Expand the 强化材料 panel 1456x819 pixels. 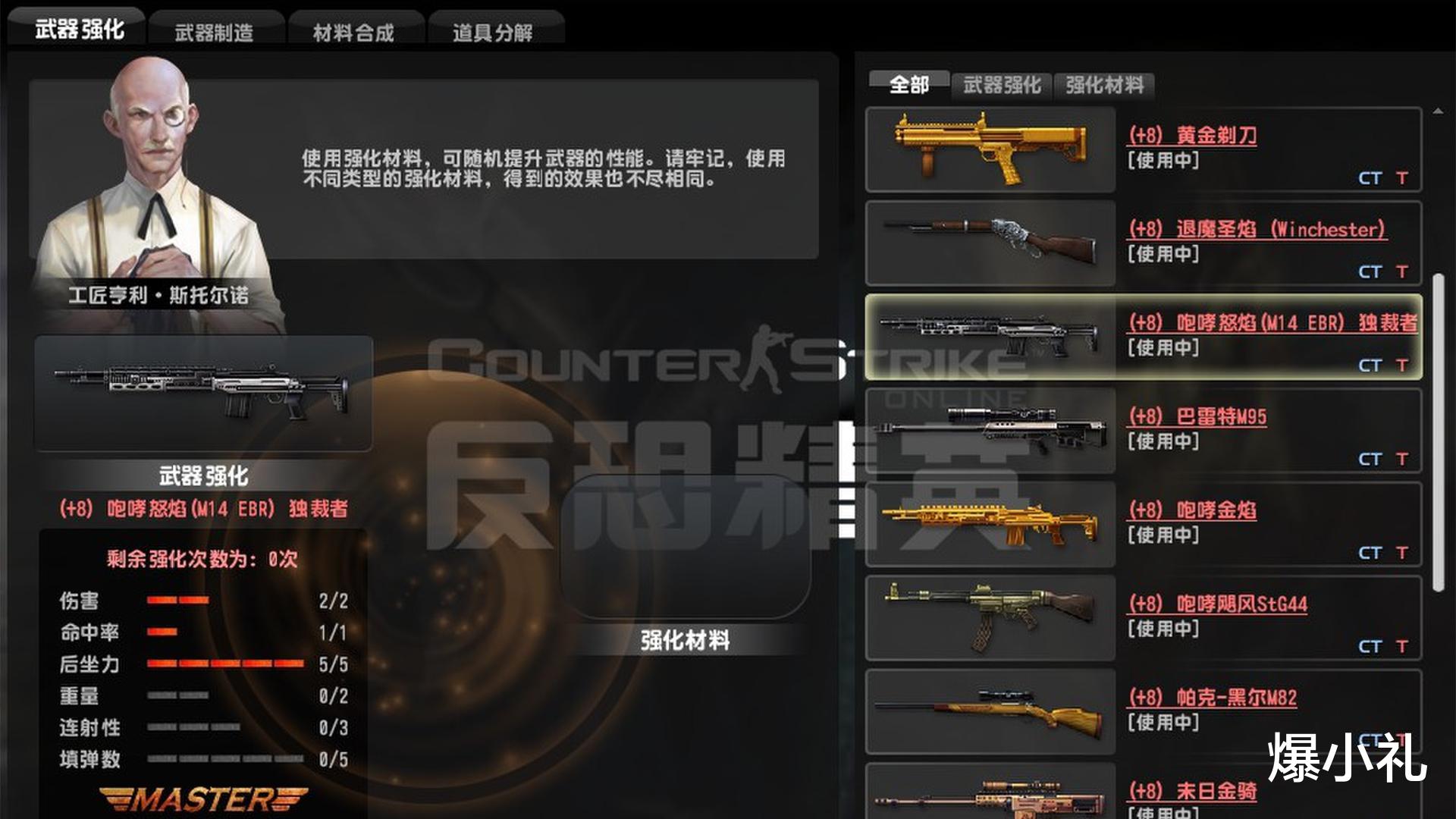pos(685,641)
